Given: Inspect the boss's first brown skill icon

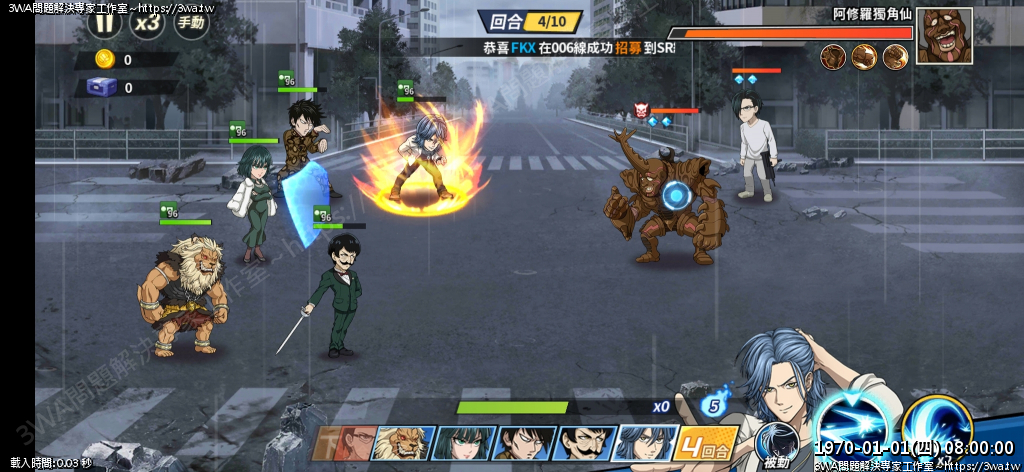Looking at the screenshot, I should (x=833, y=57).
